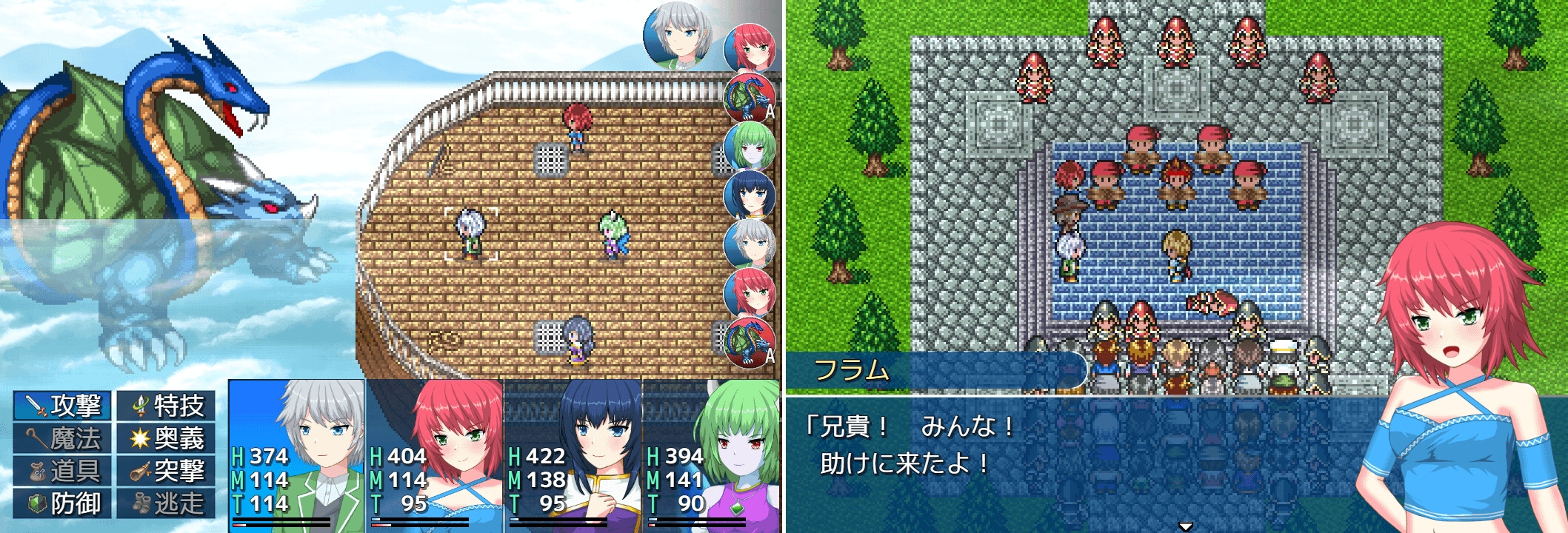The image size is (1568, 533).
Task: Open the 特技 skills command
Action: coord(167,406)
